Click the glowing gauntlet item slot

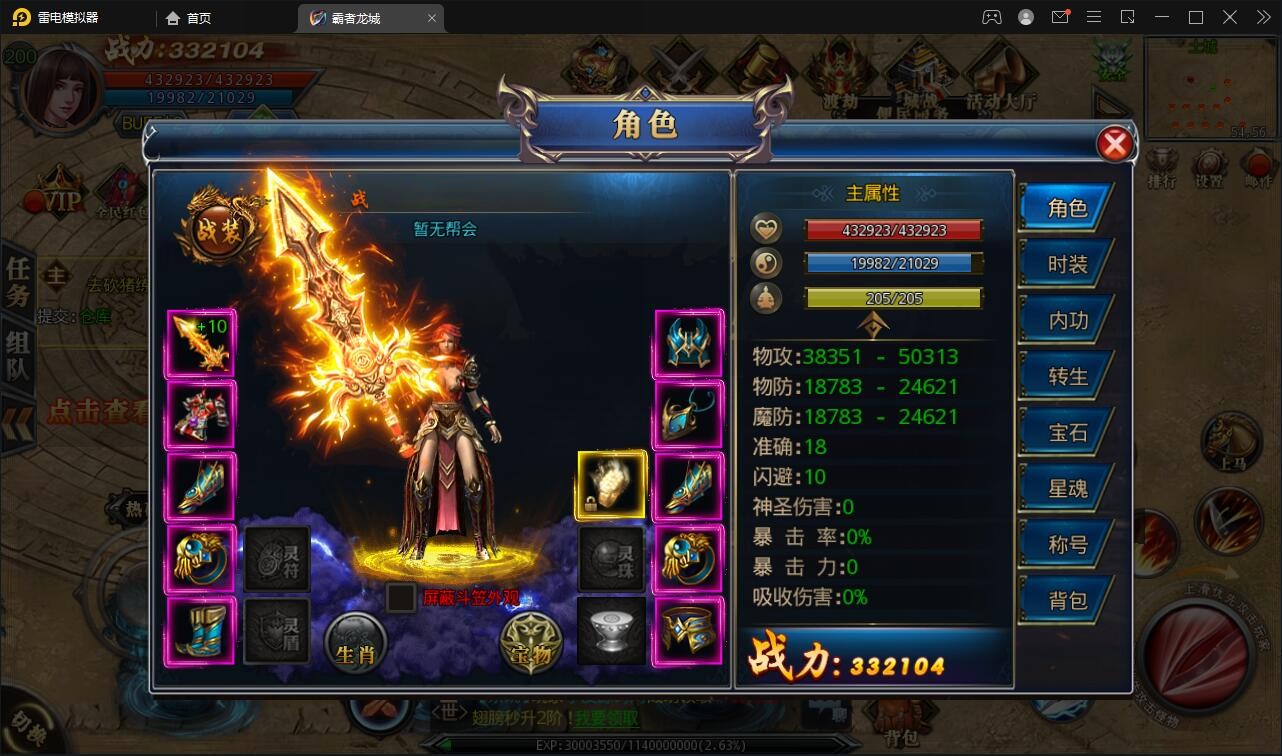[610, 486]
